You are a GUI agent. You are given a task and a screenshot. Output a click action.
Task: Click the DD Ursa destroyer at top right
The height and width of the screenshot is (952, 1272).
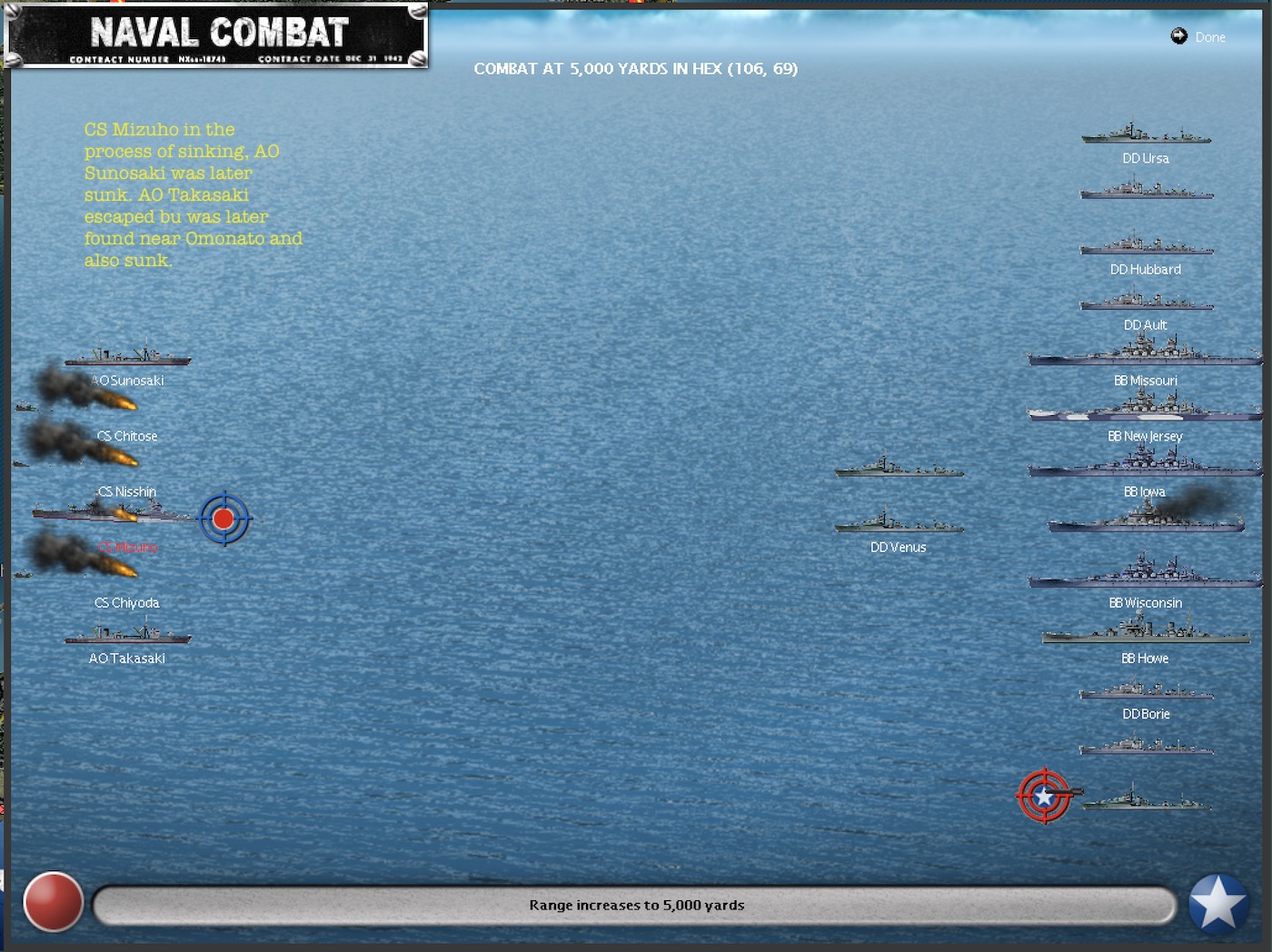(x=1147, y=136)
